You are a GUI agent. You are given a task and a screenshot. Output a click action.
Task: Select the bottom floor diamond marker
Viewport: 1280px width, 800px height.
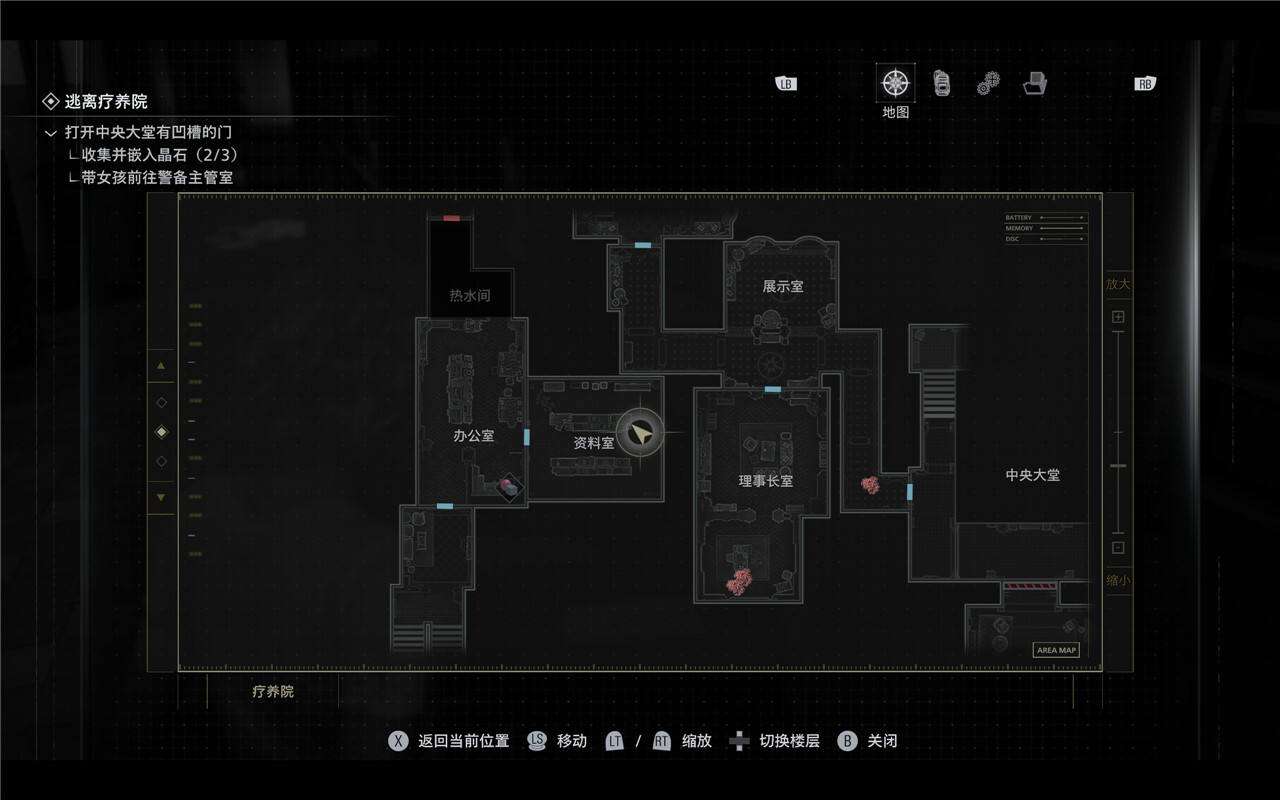(x=162, y=462)
